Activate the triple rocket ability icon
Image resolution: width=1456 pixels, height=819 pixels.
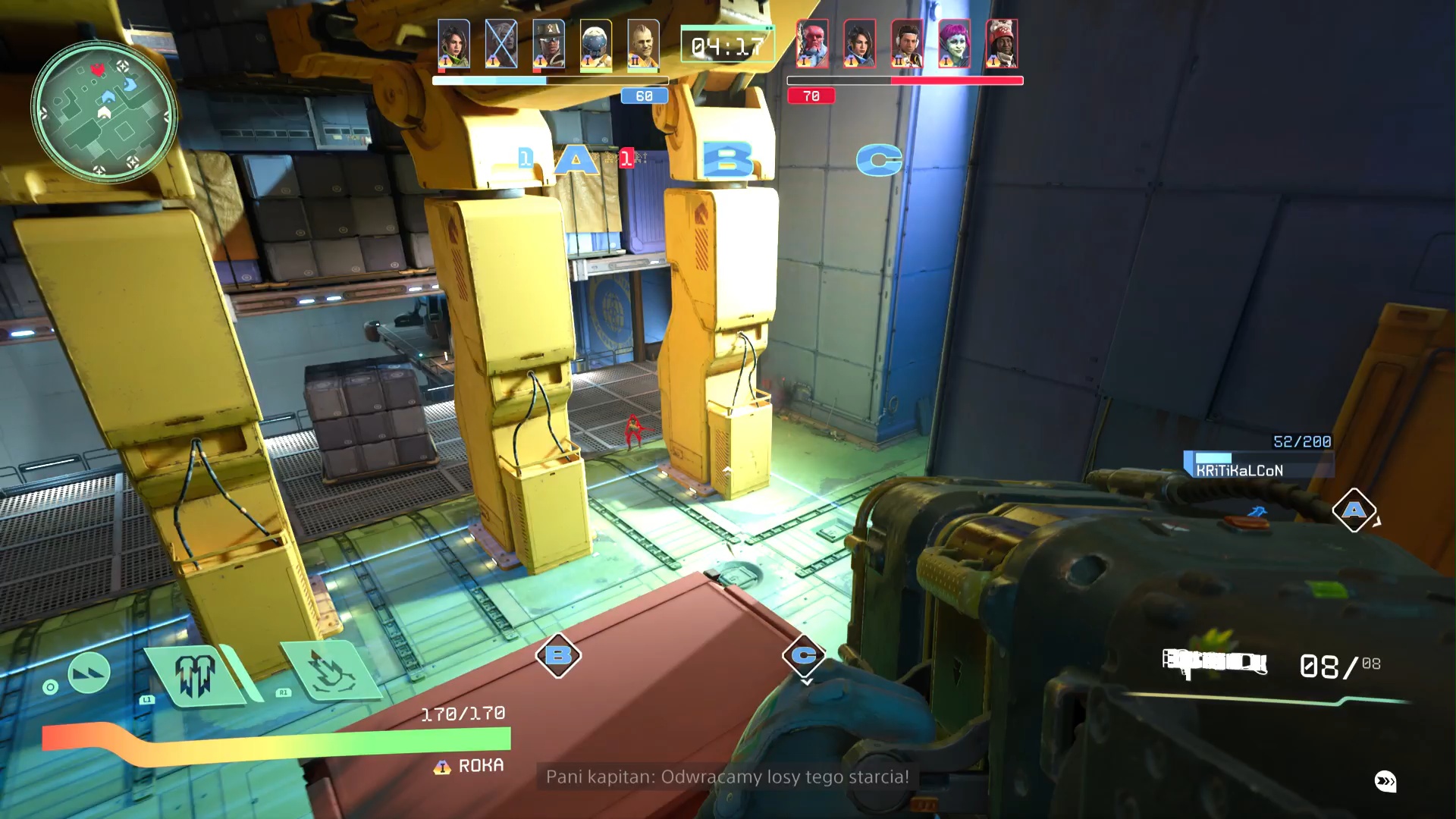tap(196, 674)
